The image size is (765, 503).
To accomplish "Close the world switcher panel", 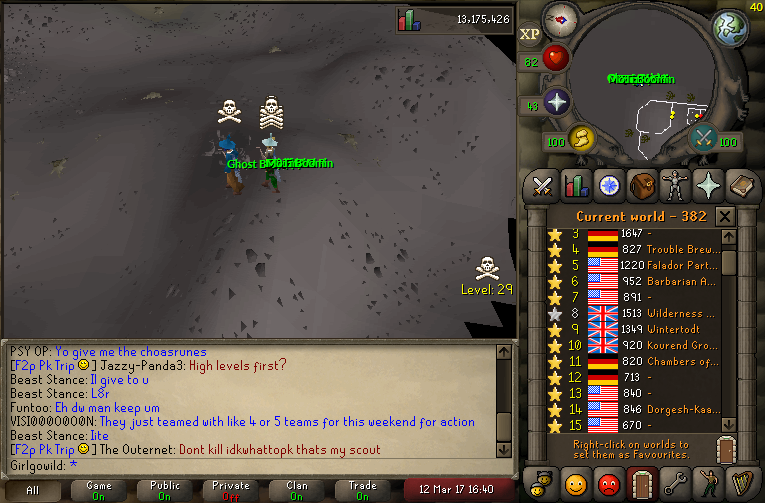I will pyautogui.click(x=725, y=216).
